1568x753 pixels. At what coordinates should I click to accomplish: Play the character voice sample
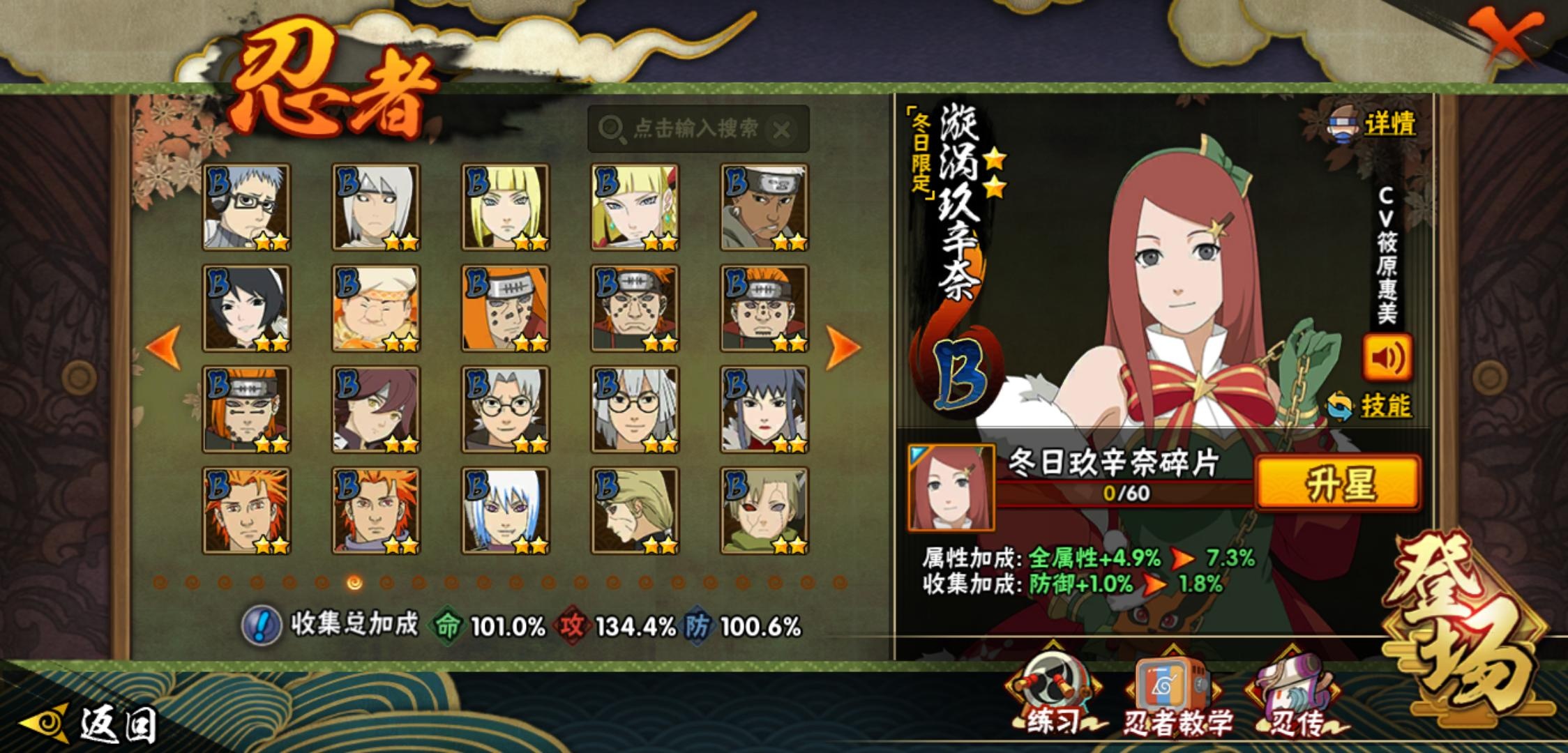1387,358
